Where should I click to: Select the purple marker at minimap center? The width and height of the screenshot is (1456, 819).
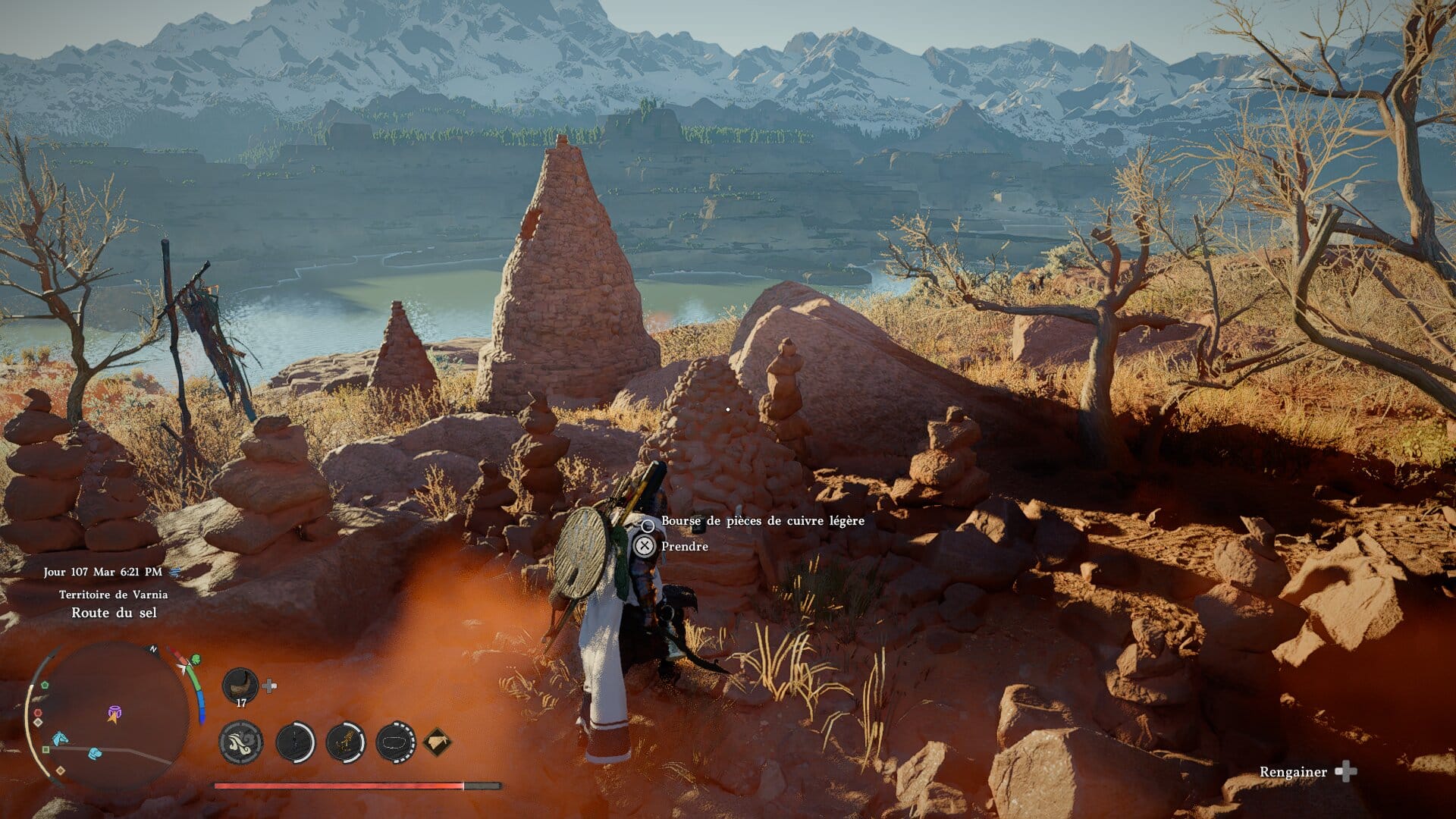pos(114,712)
